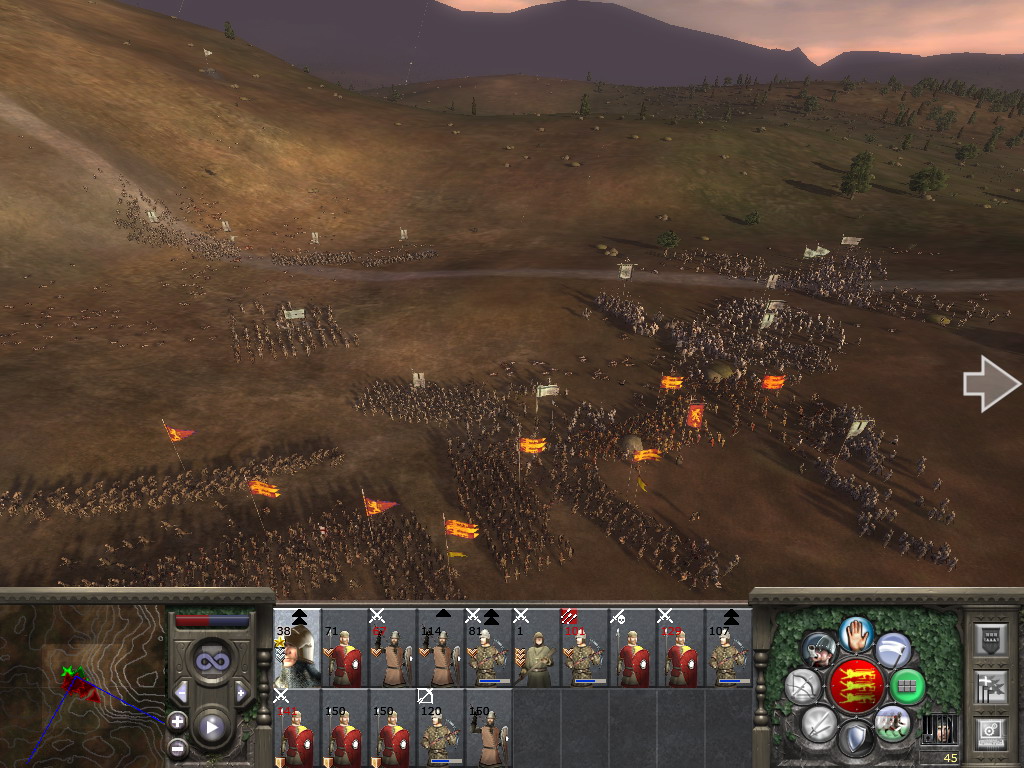Zoom in the minimap with the plus button

(177, 721)
